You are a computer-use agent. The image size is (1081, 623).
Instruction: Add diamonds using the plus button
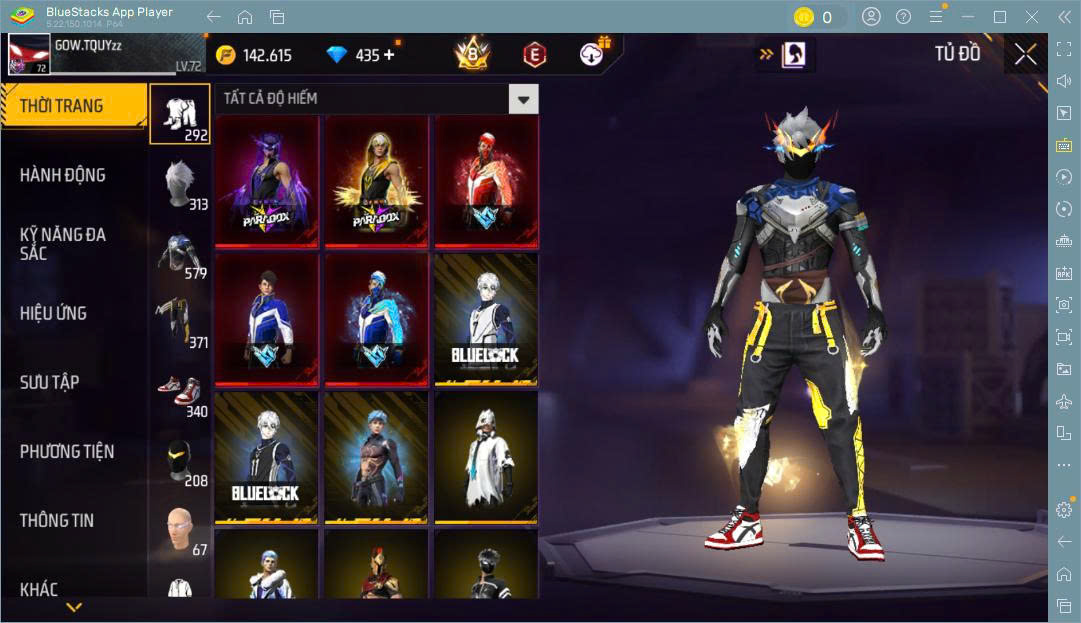[x=389, y=55]
